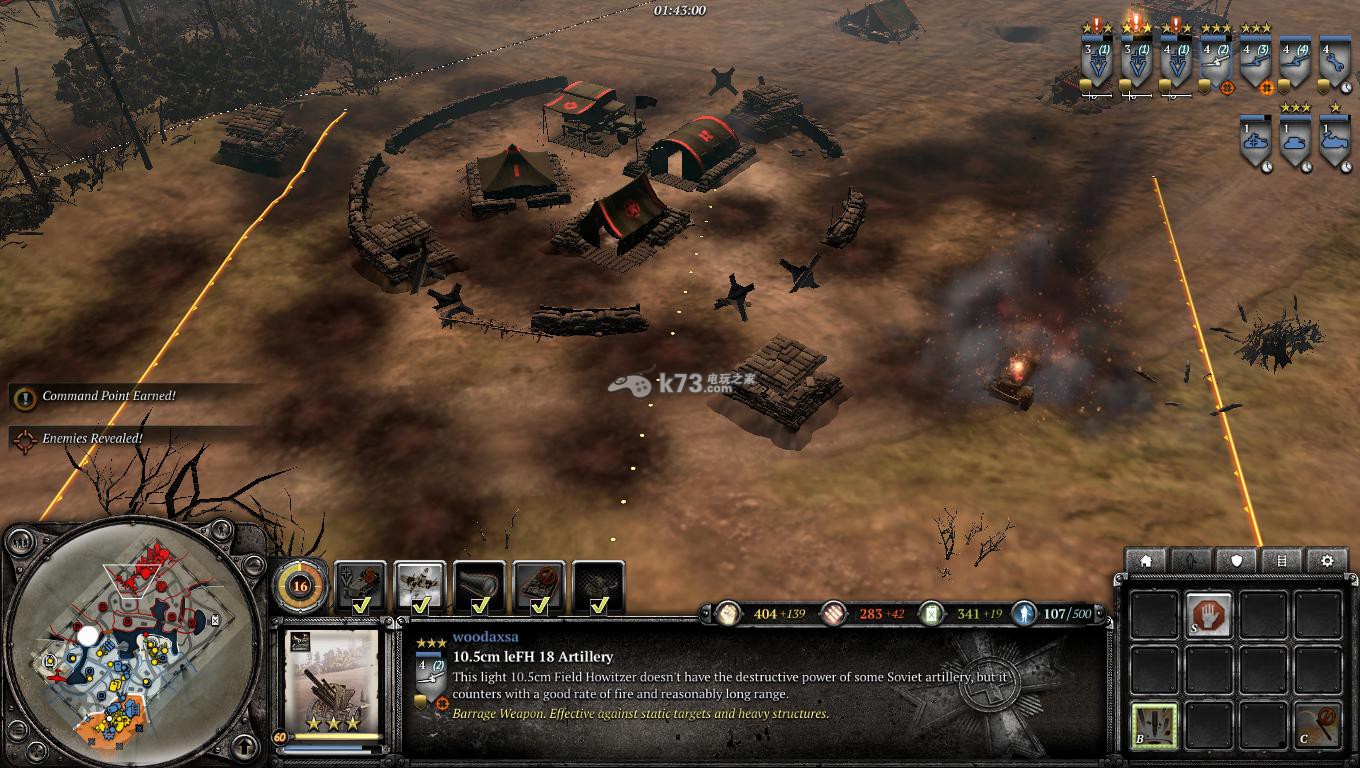Click the cease-fire command in the corner slot
The height and width of the screenshot is (768, 1360).
[1318, 723]
